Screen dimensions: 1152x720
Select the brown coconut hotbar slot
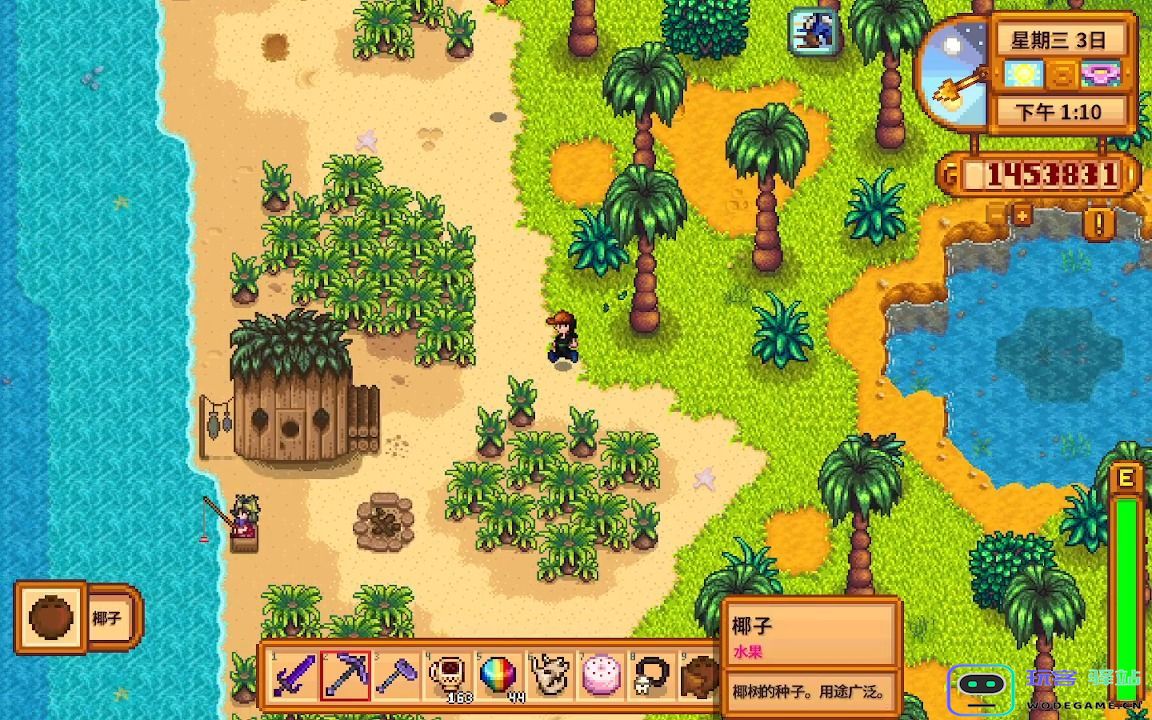point(701,675)
